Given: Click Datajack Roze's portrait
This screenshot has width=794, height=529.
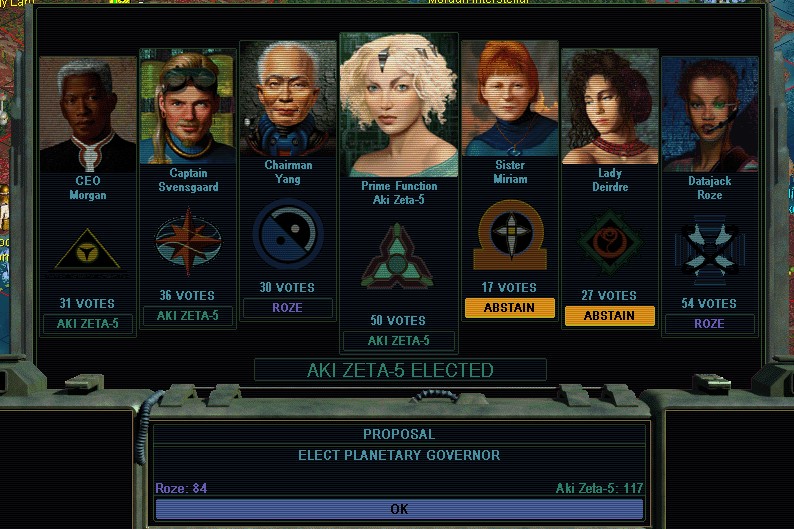Looking at the screenshot, I should (709, 115).
